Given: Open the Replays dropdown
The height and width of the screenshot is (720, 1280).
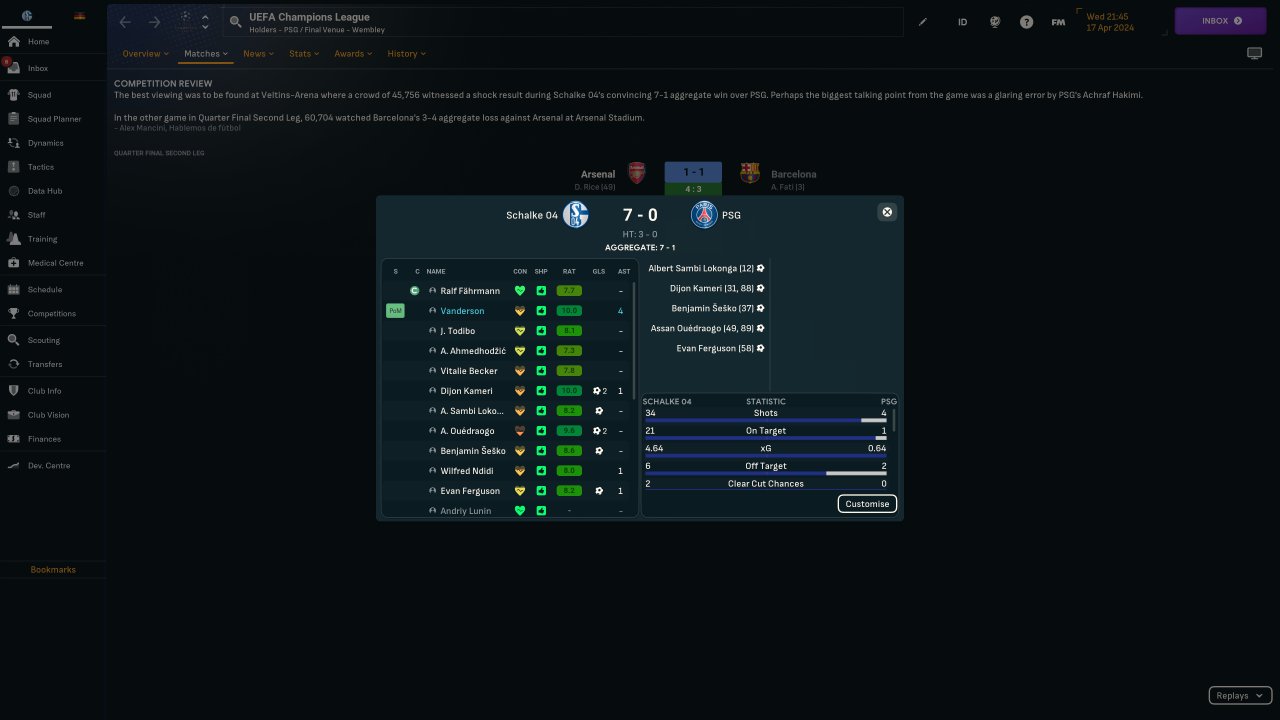Looking at the screenshot, I should coord(1240,696).
